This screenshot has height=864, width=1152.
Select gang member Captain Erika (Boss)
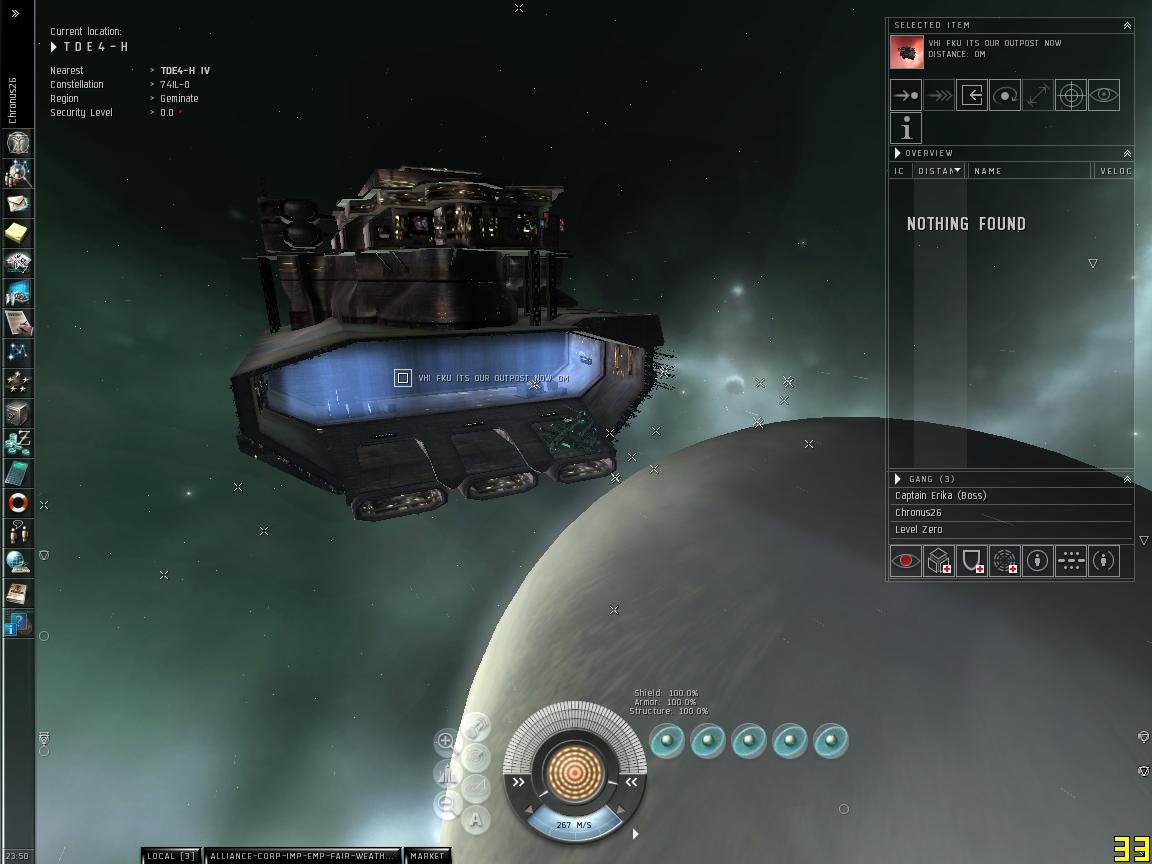click(940, 496)
